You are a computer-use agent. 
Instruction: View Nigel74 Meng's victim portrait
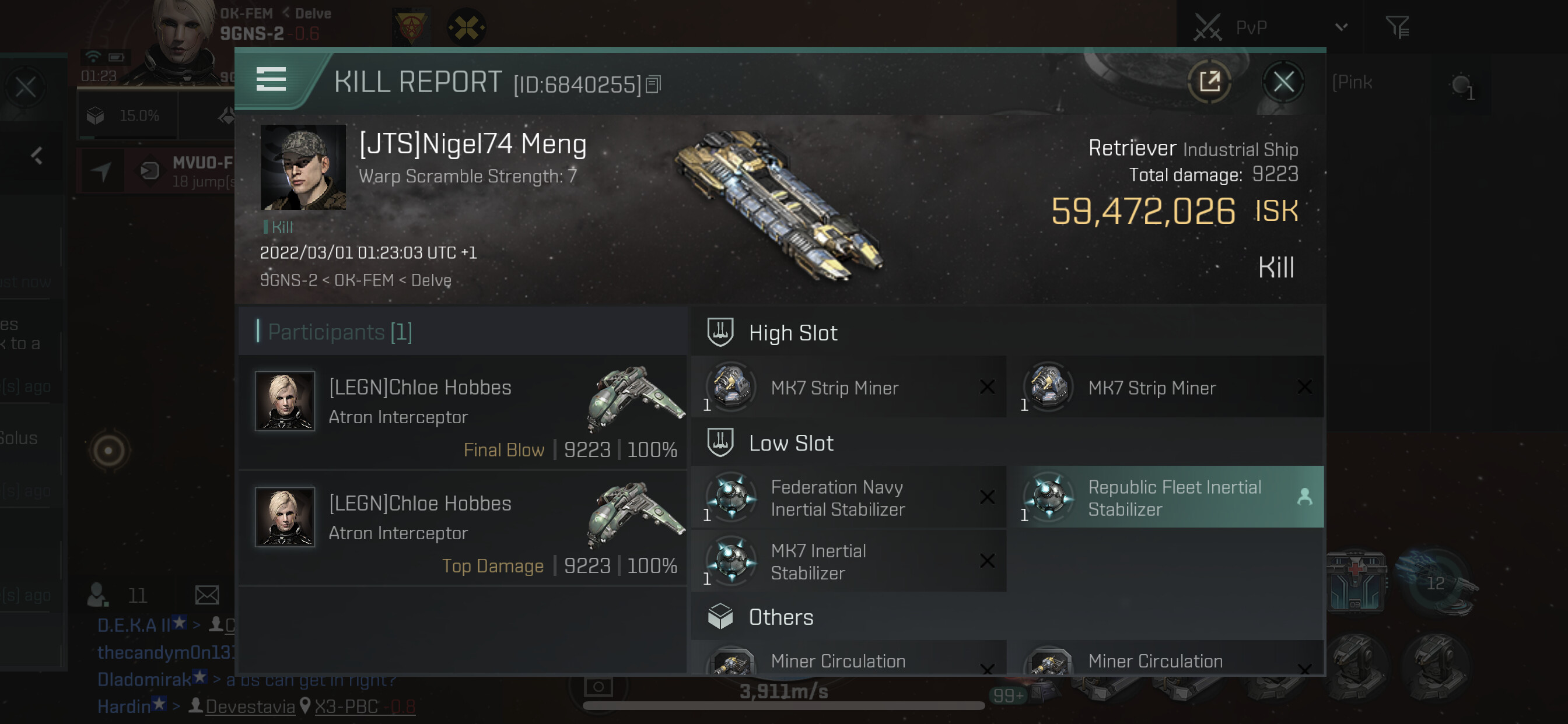[303, 167]
